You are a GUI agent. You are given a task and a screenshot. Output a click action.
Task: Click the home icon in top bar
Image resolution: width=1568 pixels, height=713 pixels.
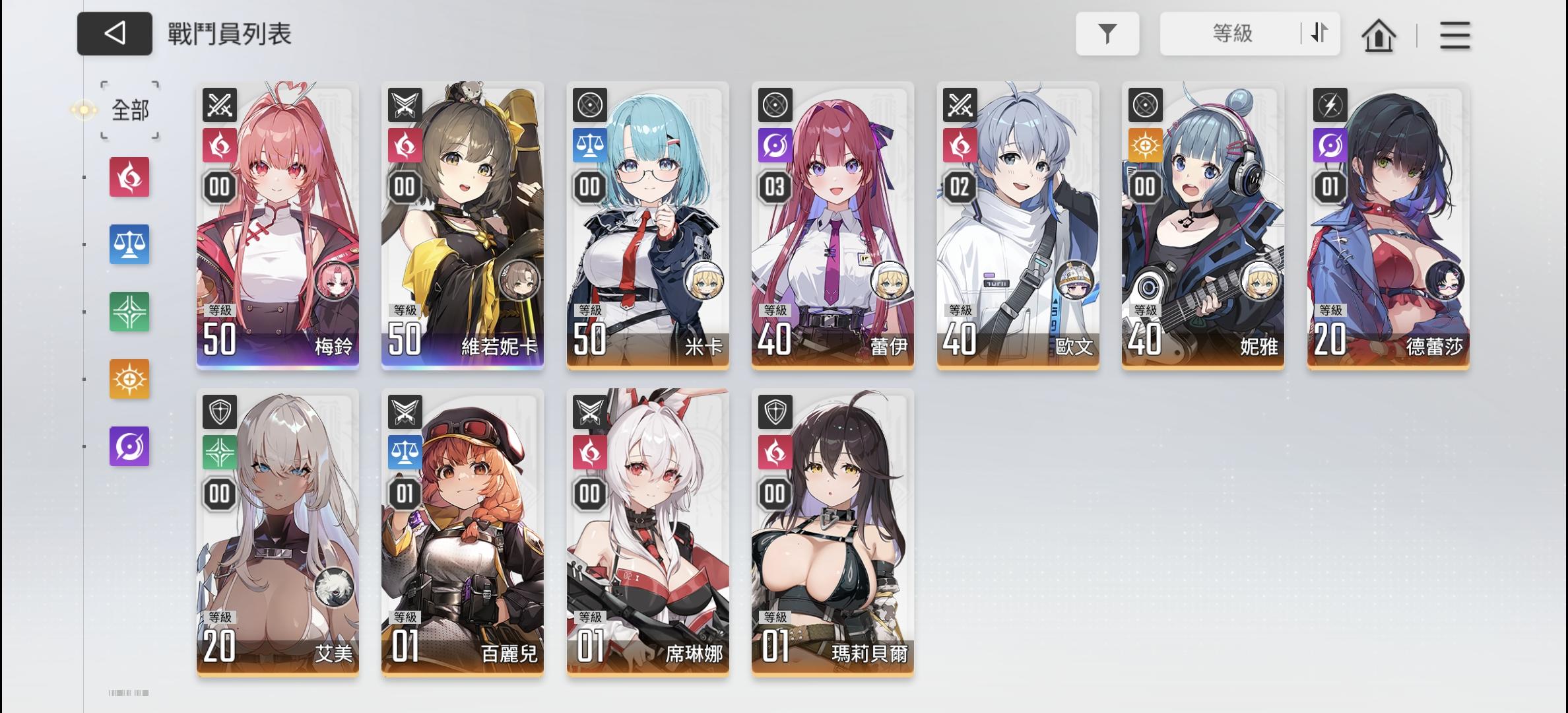(x=1380, y=35)
